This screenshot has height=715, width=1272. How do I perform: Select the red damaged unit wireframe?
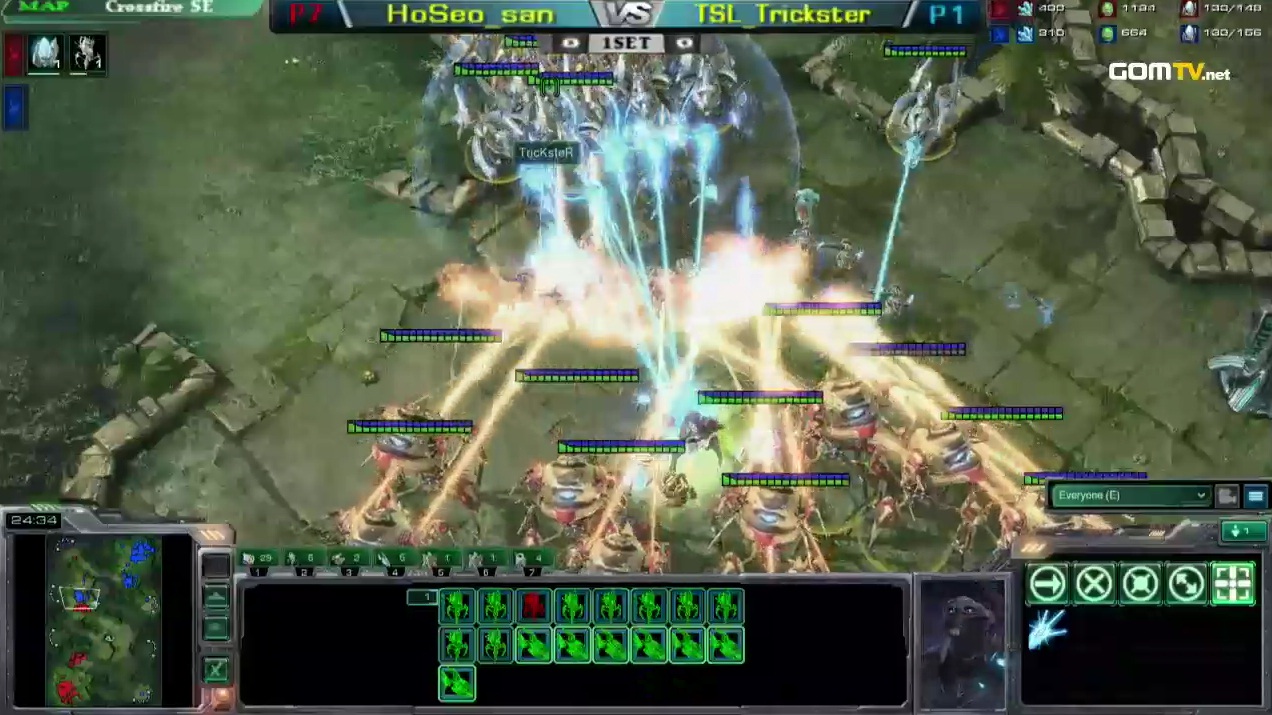533,606
